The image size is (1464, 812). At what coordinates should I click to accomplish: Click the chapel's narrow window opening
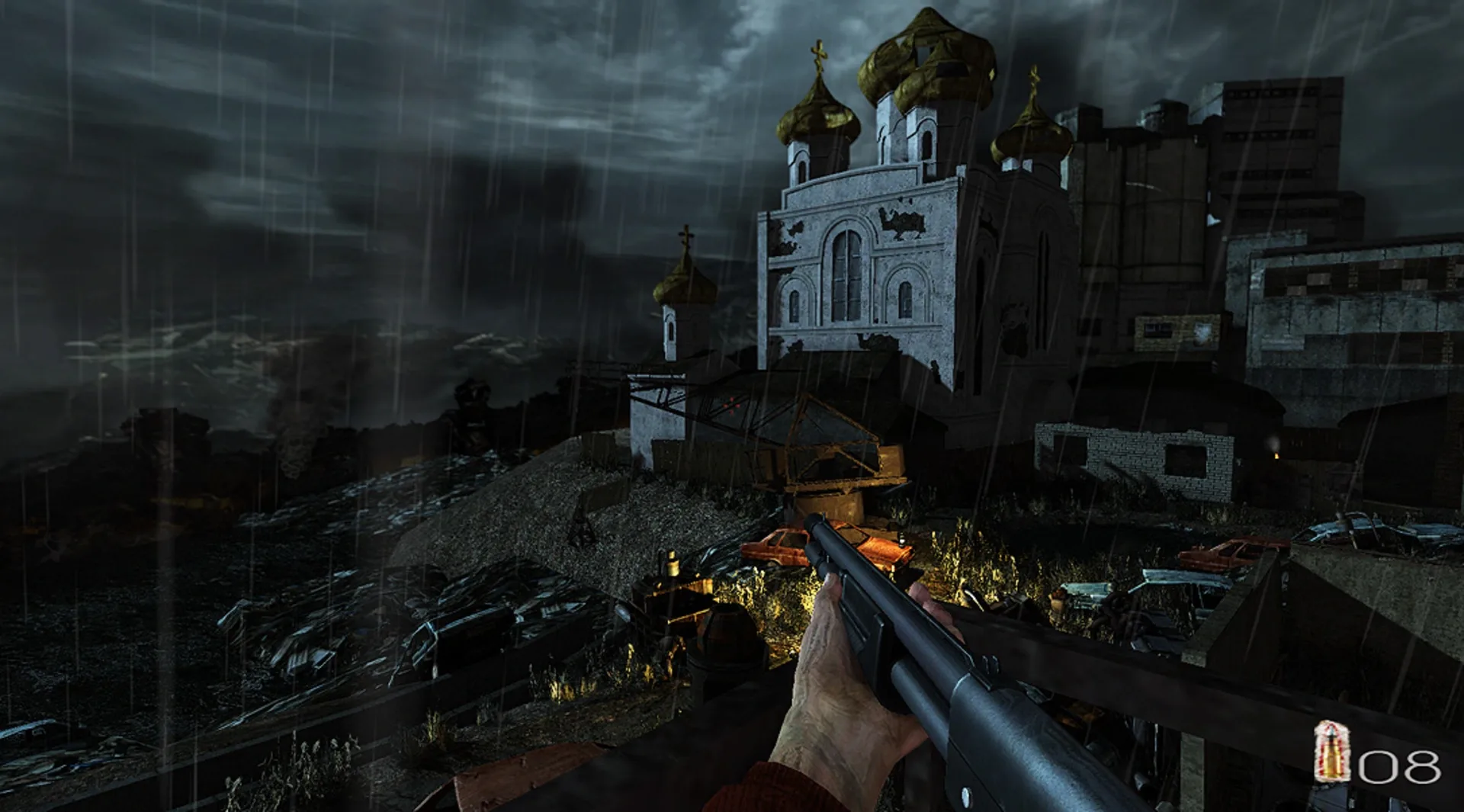671,332
